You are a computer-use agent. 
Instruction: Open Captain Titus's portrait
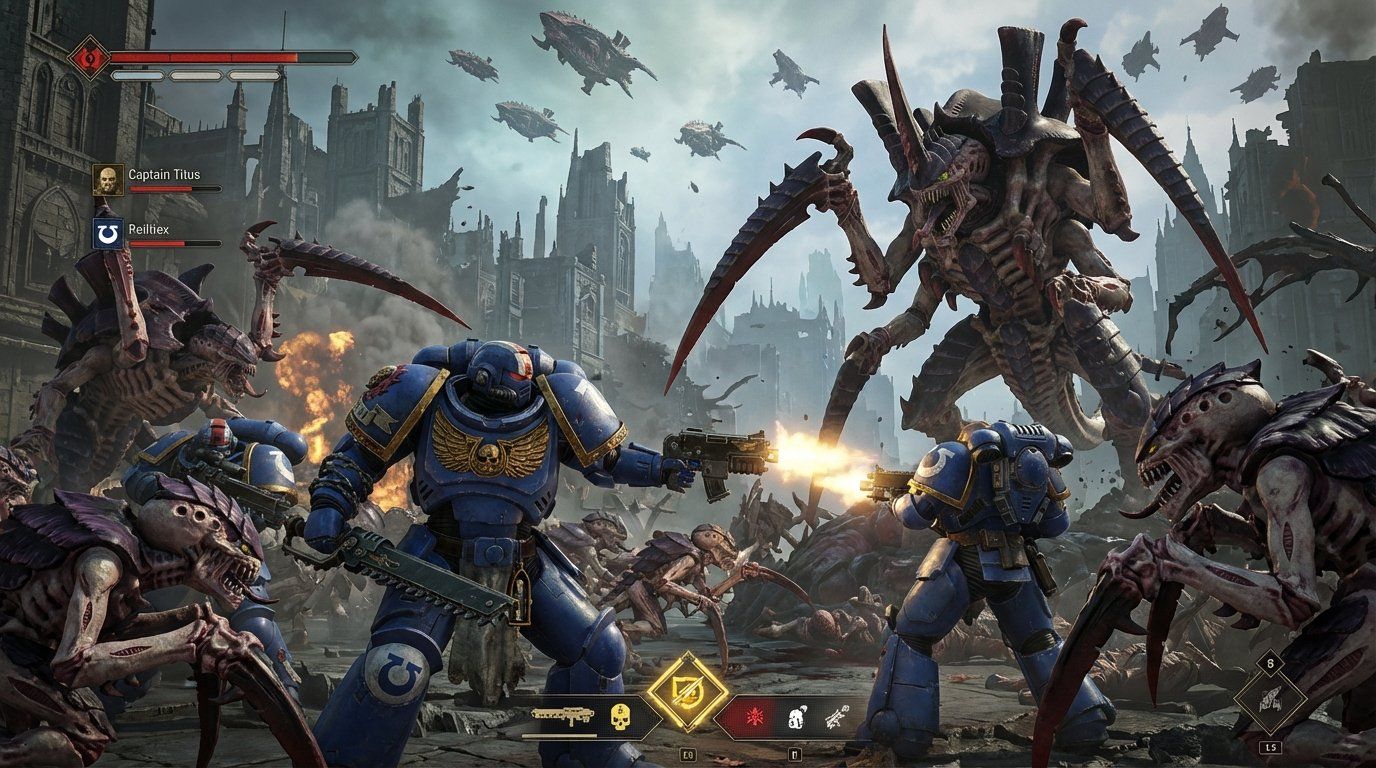coord(108,178)
